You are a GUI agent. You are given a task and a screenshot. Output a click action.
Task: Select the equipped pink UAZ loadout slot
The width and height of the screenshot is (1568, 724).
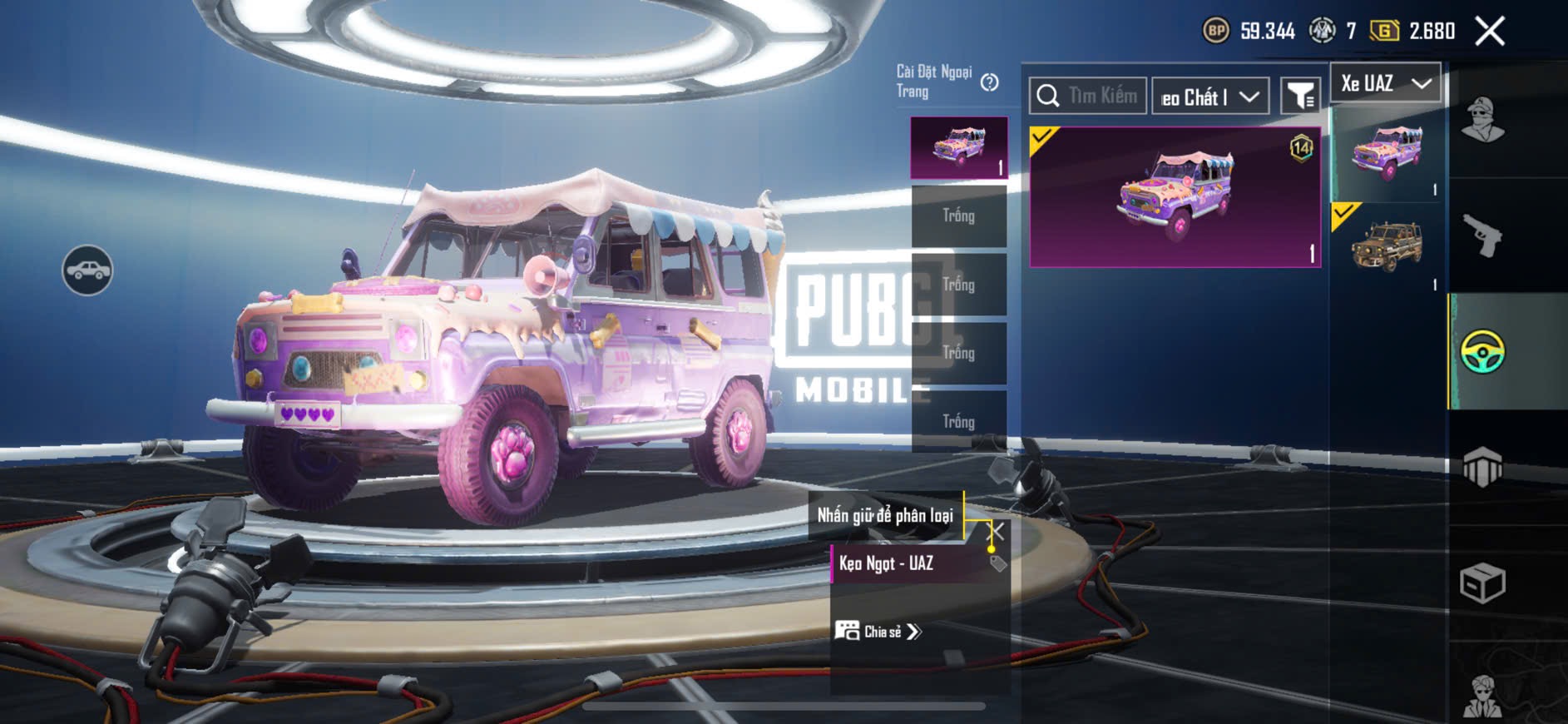[958, 148]
